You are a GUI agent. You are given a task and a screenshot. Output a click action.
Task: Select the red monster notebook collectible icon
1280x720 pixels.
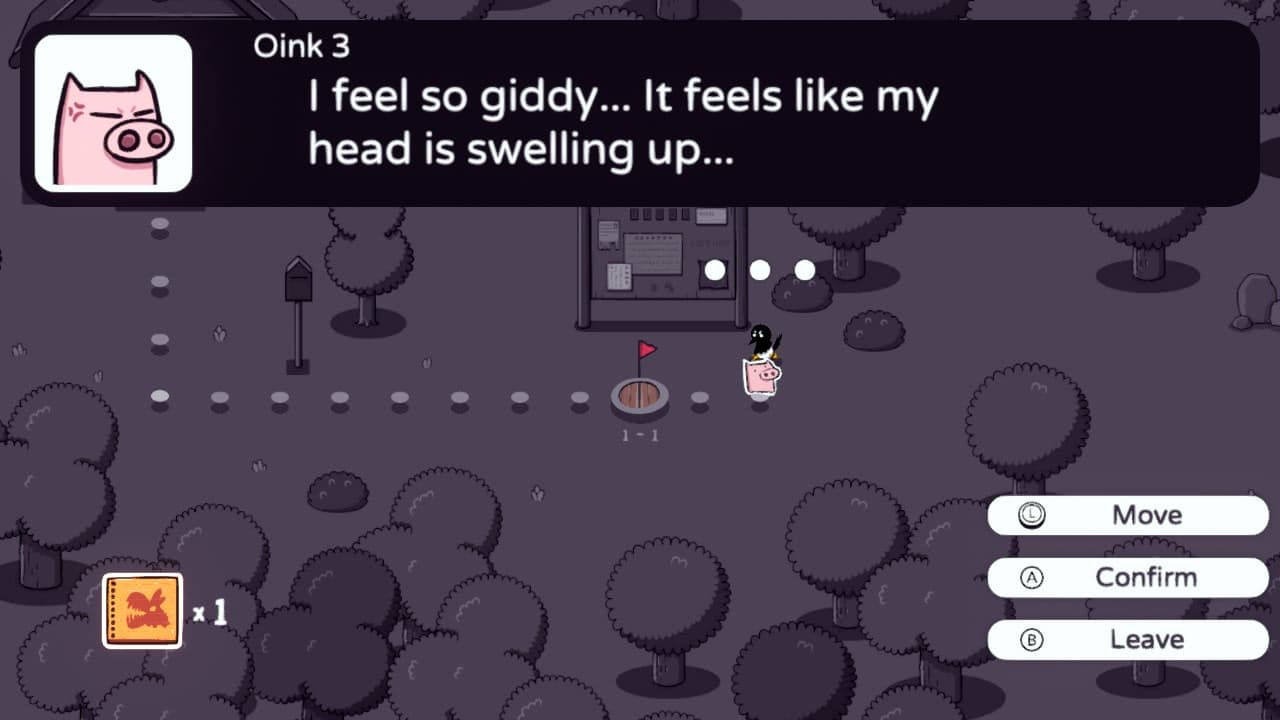point(141,610)
